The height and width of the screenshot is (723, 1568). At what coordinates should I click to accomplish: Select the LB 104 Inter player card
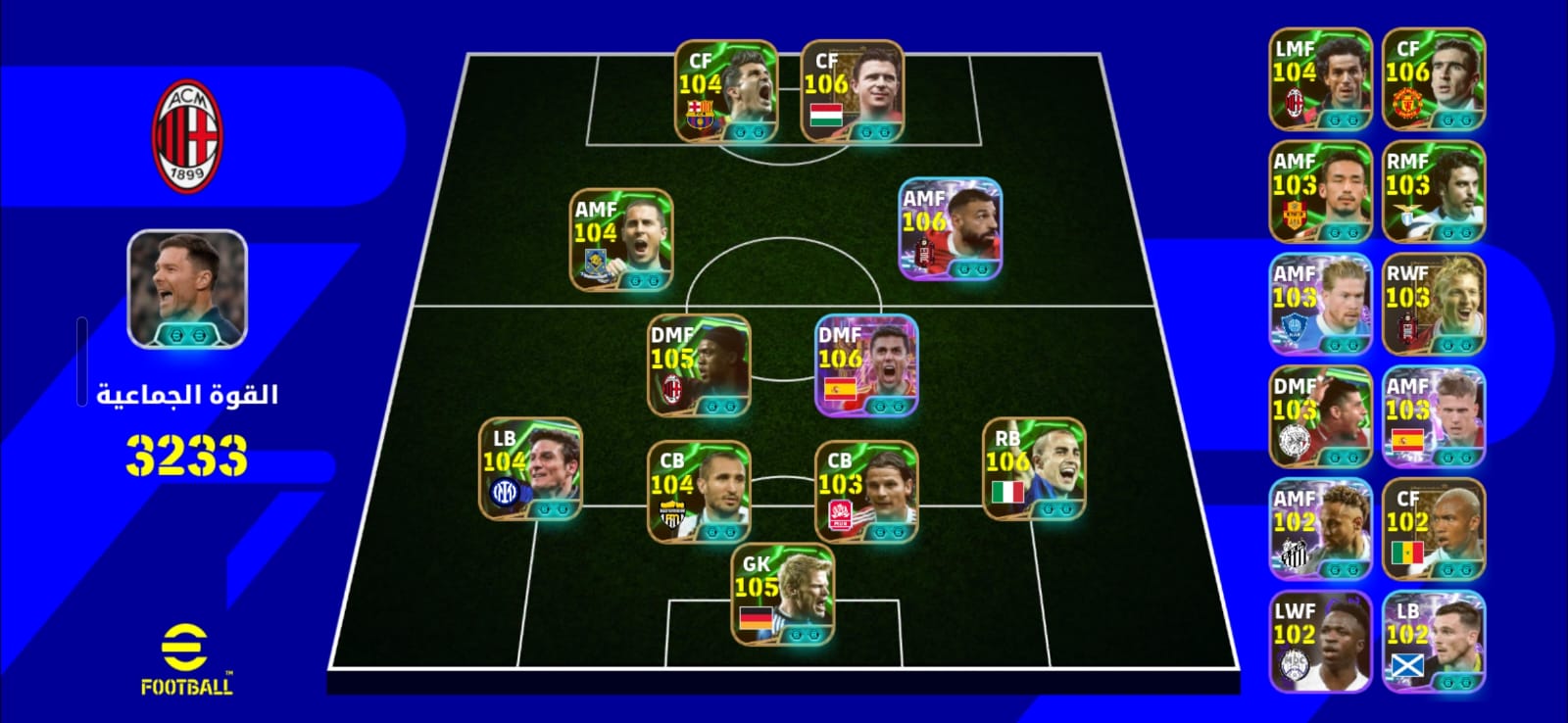tap(530, 469)
